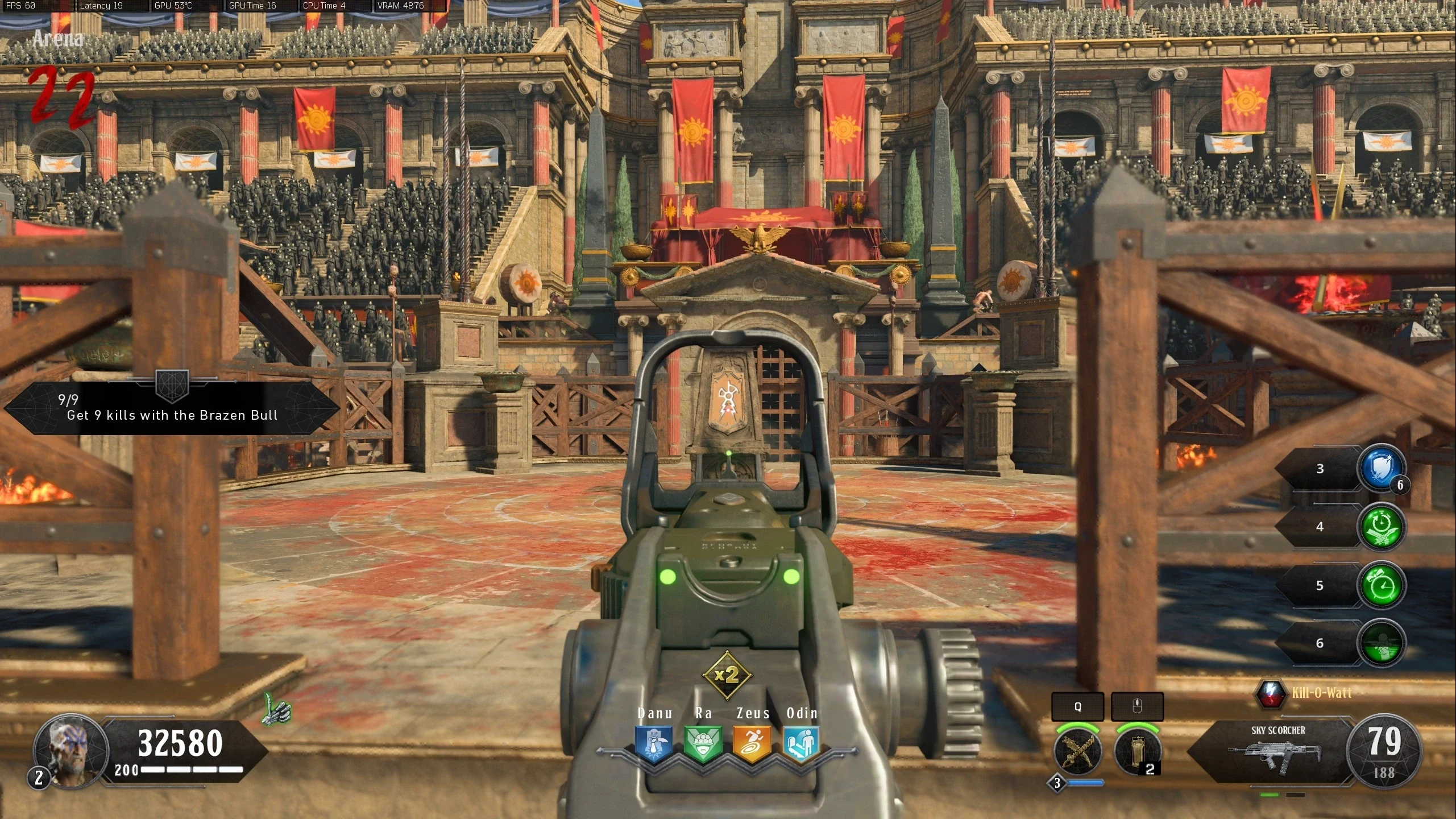Activate the blue shield elixir in slot 3
The image size is (1456, 819).
(x=1381, y=469)
